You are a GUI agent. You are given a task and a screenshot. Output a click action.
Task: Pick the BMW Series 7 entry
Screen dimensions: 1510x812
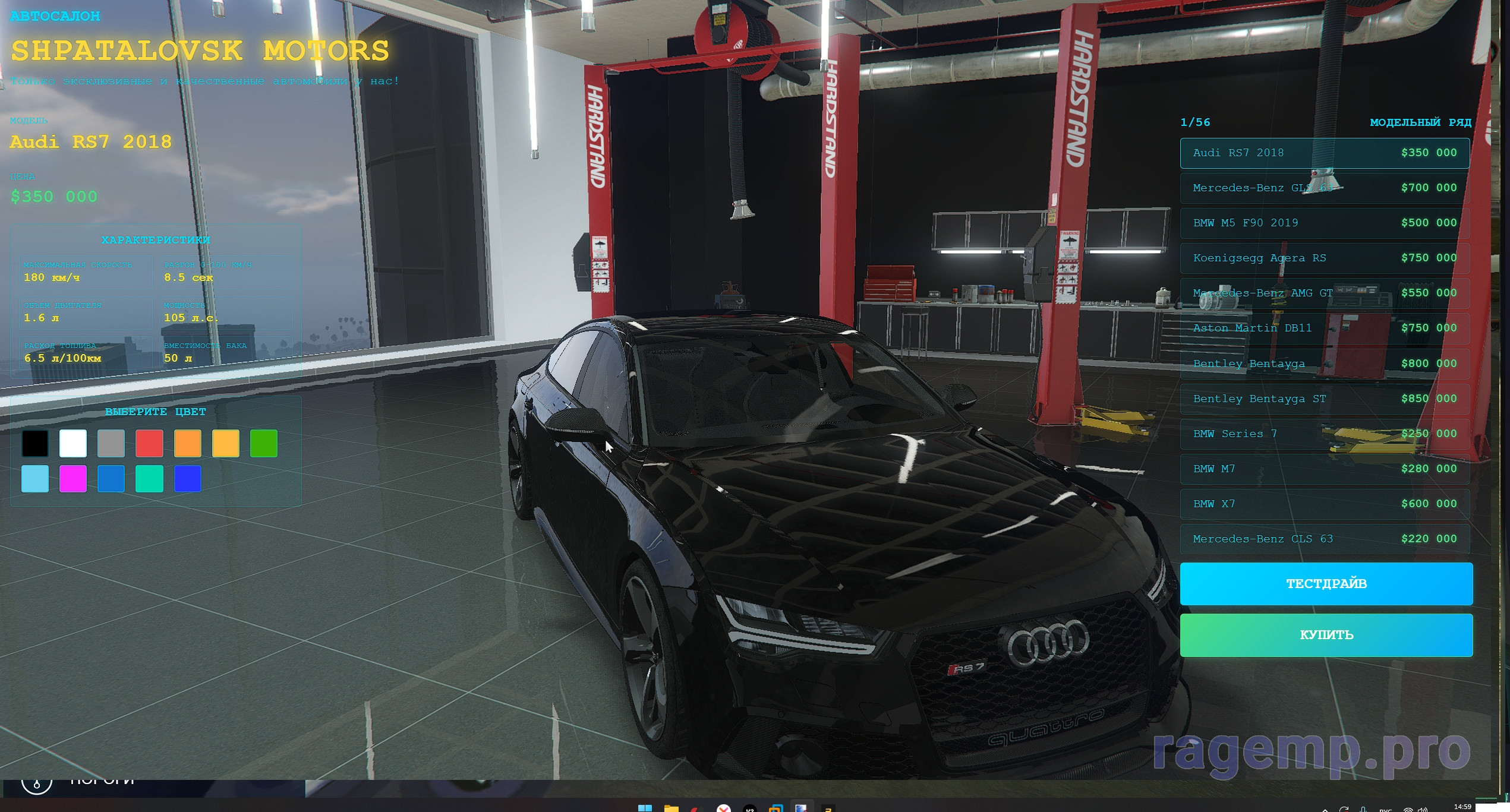click(x=1324, y=434)
